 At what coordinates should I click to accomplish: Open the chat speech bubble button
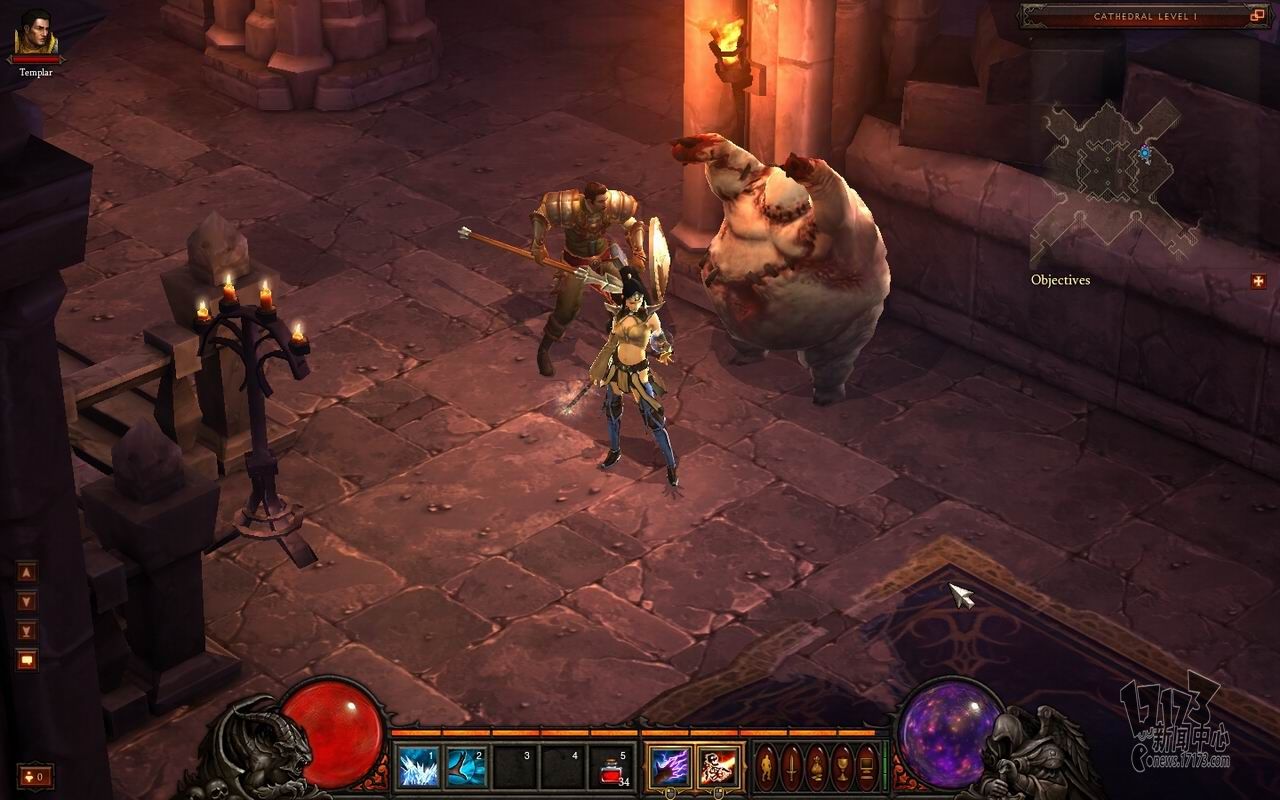tap(27, 660)
